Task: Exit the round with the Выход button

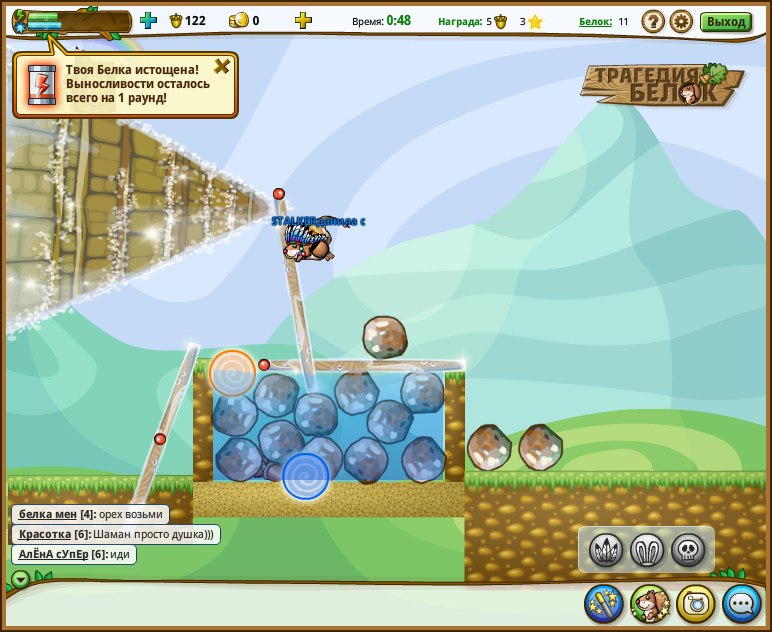Action: click(x=726, y=21)
